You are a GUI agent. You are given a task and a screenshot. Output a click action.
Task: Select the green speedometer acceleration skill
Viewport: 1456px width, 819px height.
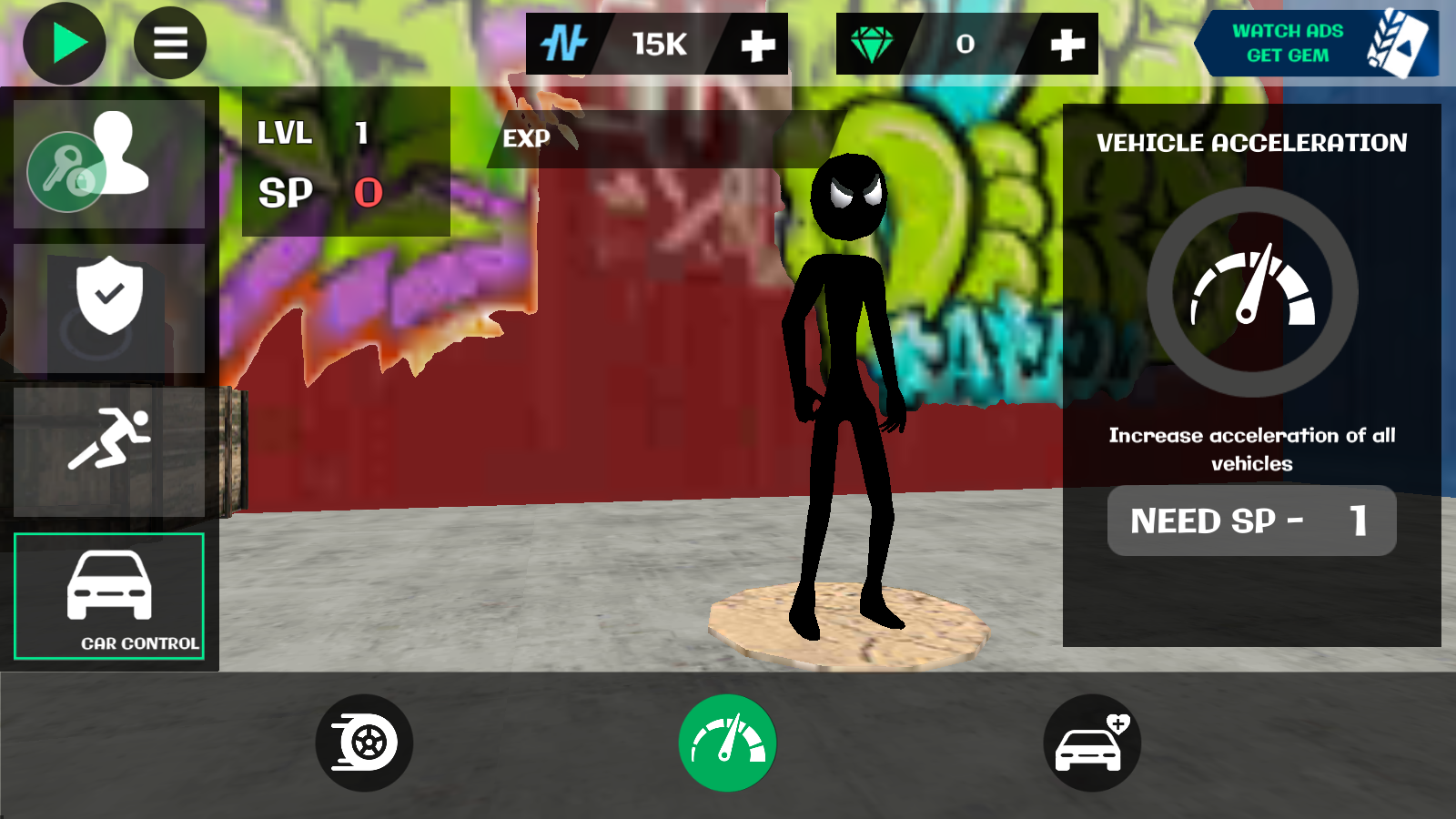[727, 743]
